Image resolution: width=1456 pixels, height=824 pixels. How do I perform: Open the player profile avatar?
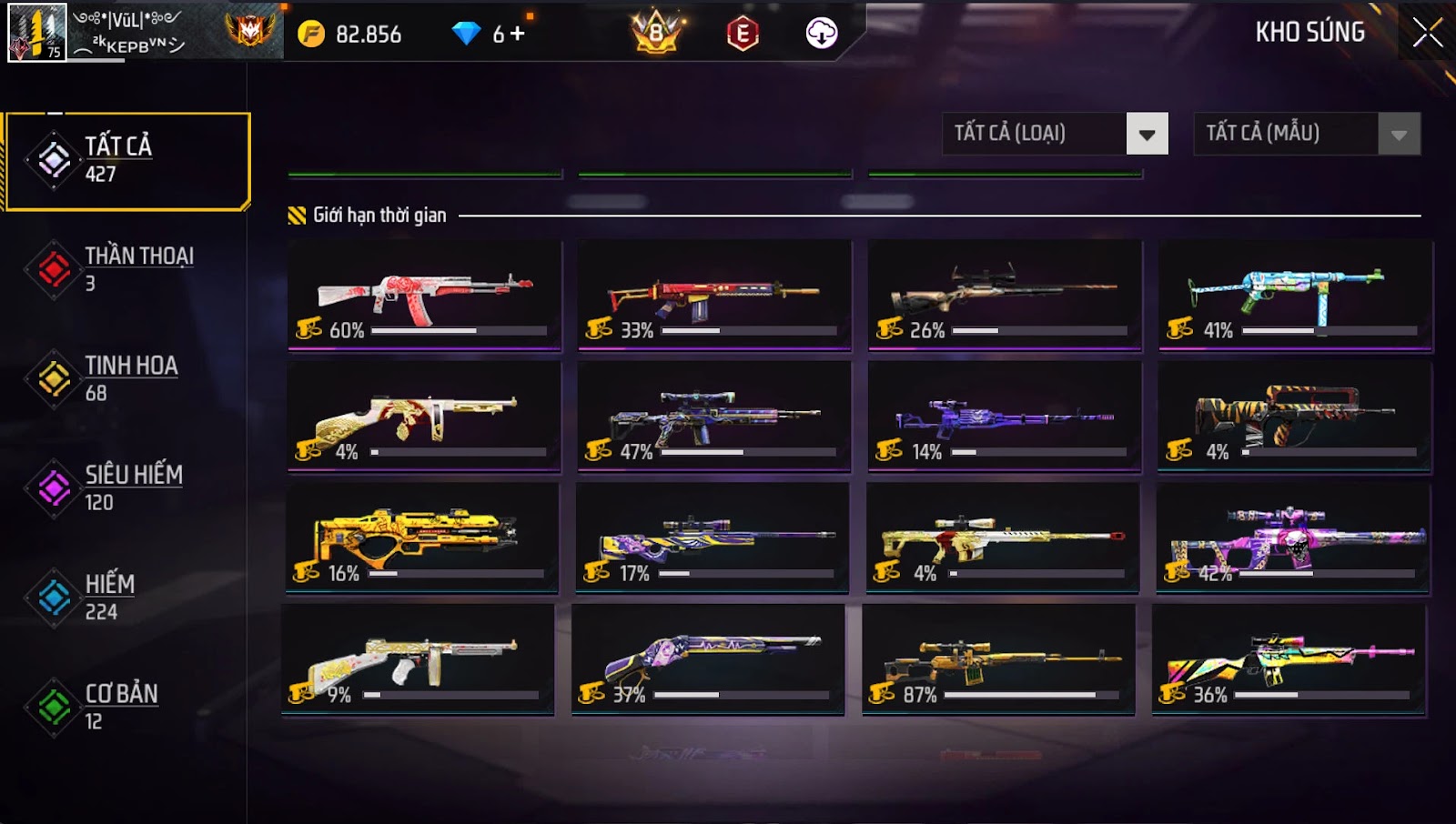[x=37, y=33]
